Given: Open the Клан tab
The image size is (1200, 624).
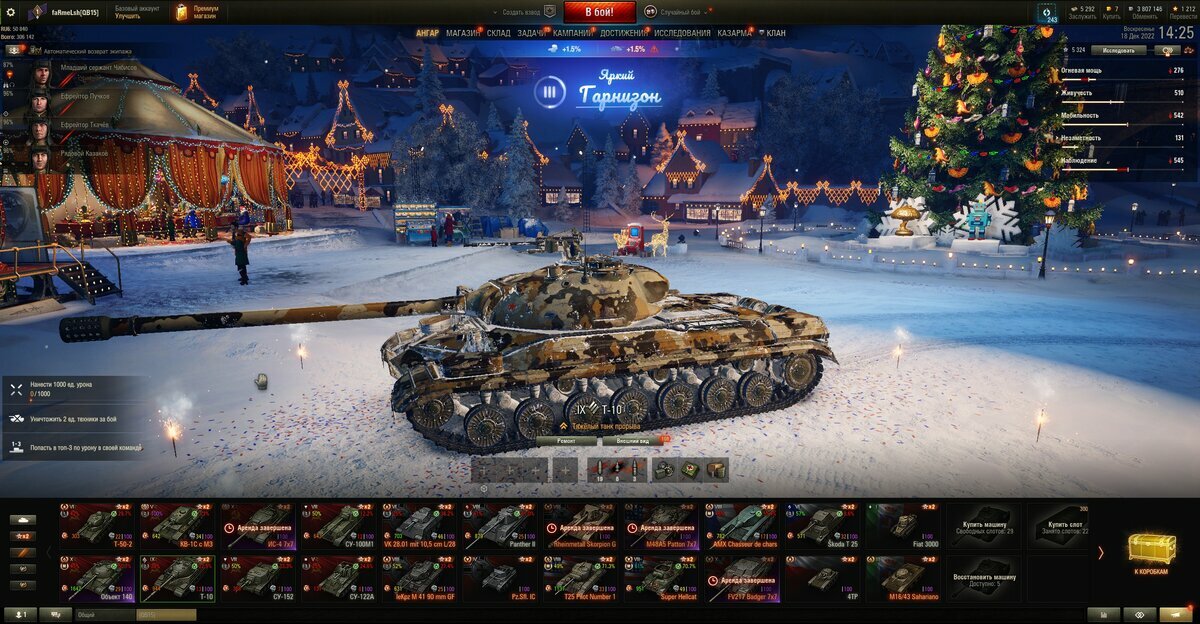Looking at the screenshot, I should tap(775, 33).
